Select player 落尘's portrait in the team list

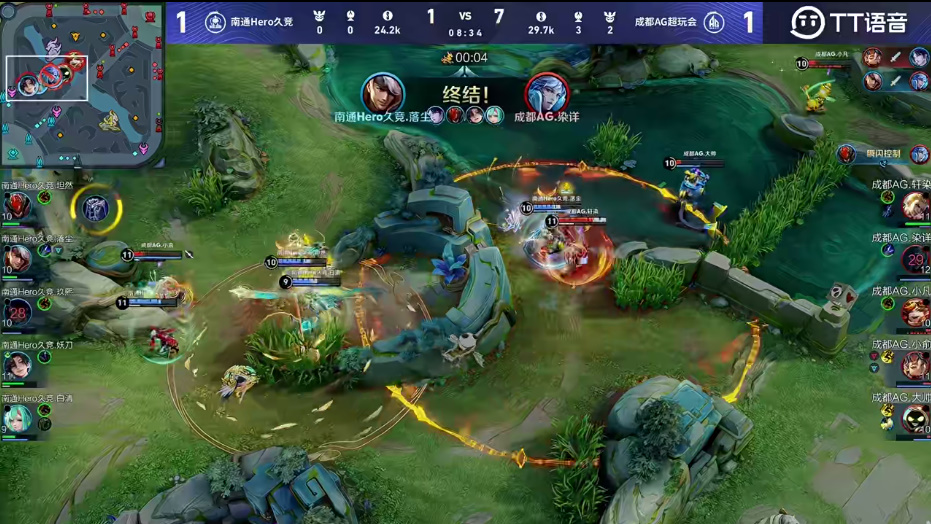coord(17,260)
